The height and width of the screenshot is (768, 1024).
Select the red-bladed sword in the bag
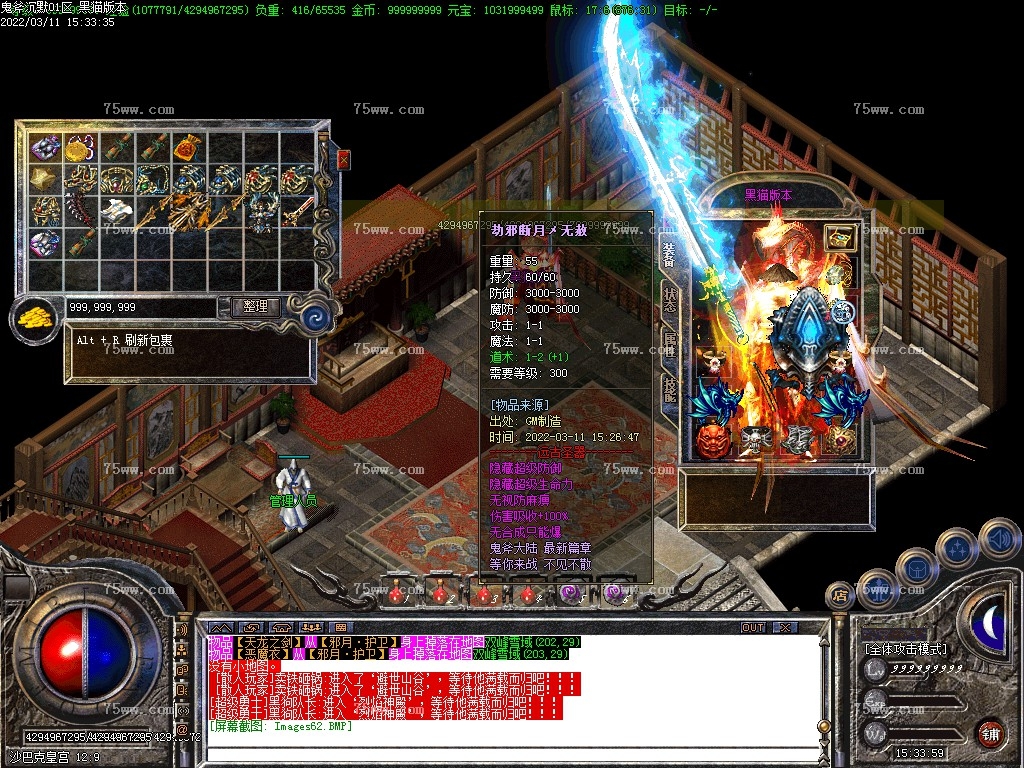pos(297,212)
